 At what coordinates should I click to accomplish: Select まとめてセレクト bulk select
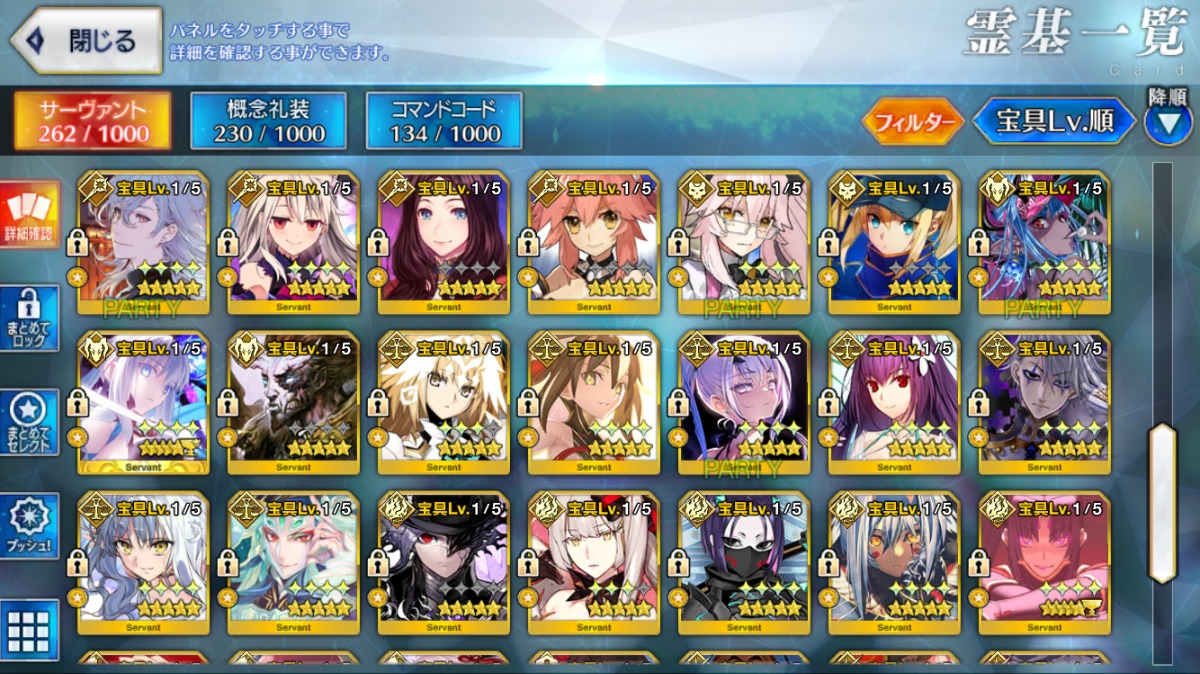pos(29,422)
